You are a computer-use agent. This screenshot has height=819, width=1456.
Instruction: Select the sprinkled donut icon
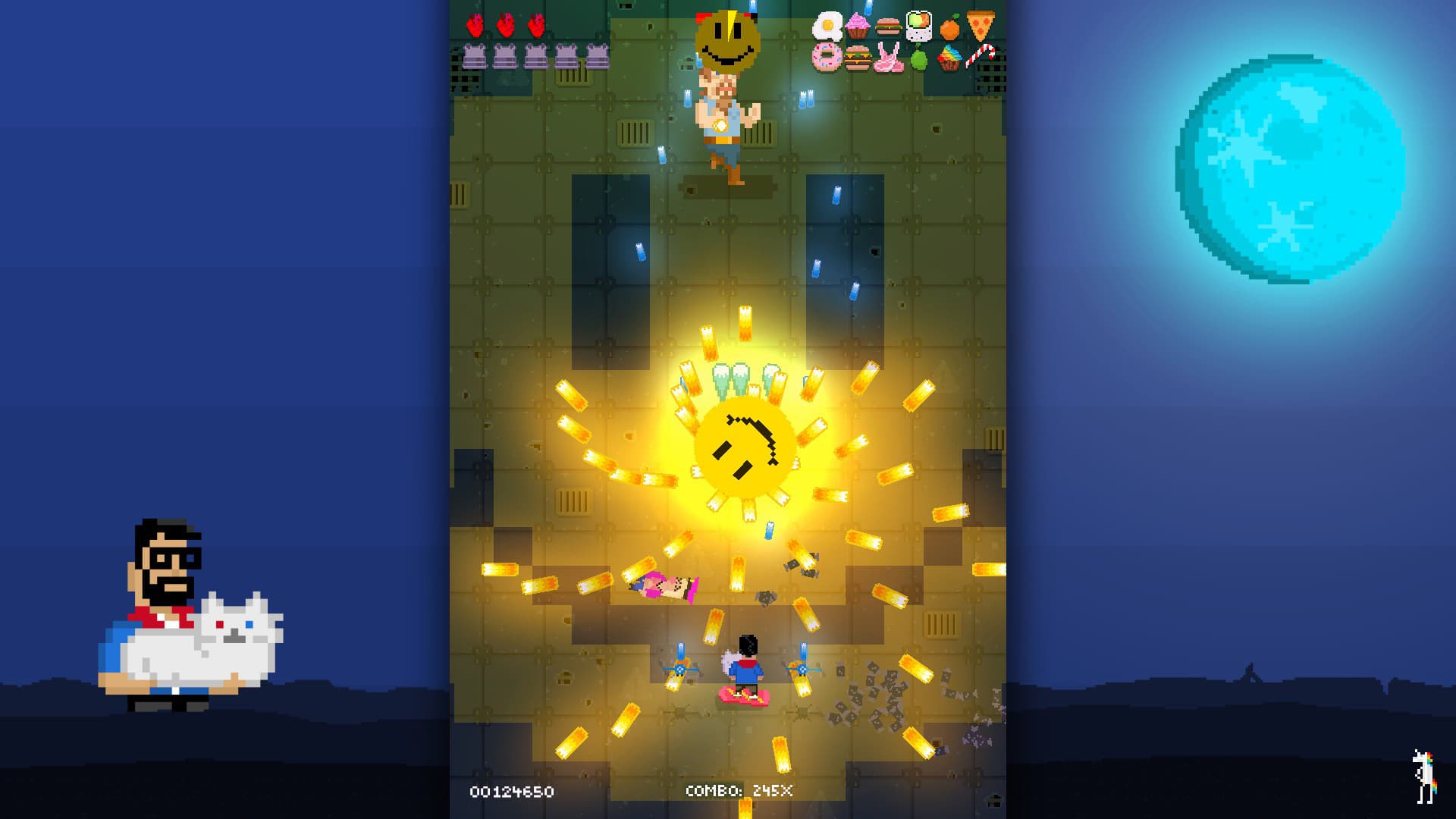click(x=827, y=57)
